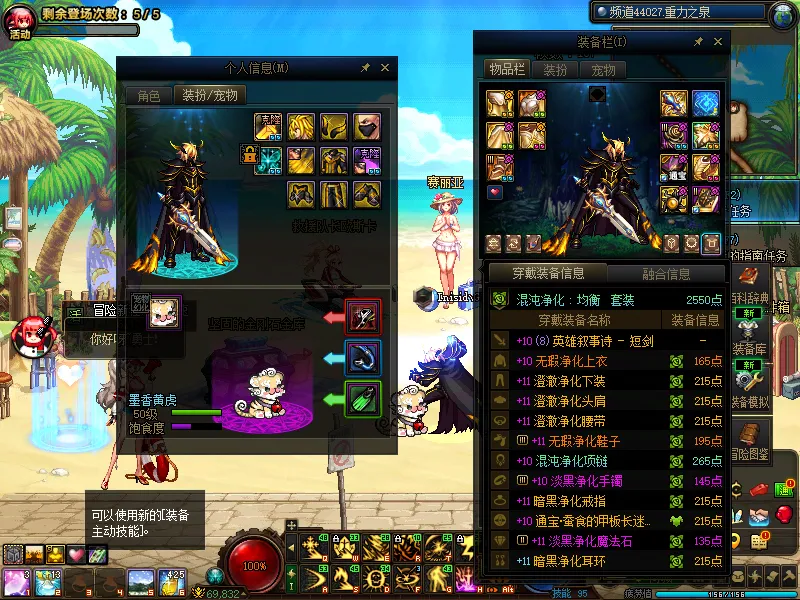Open the 活动 events button
Viewport: 800px width, 600px height.
pos(20,22)
